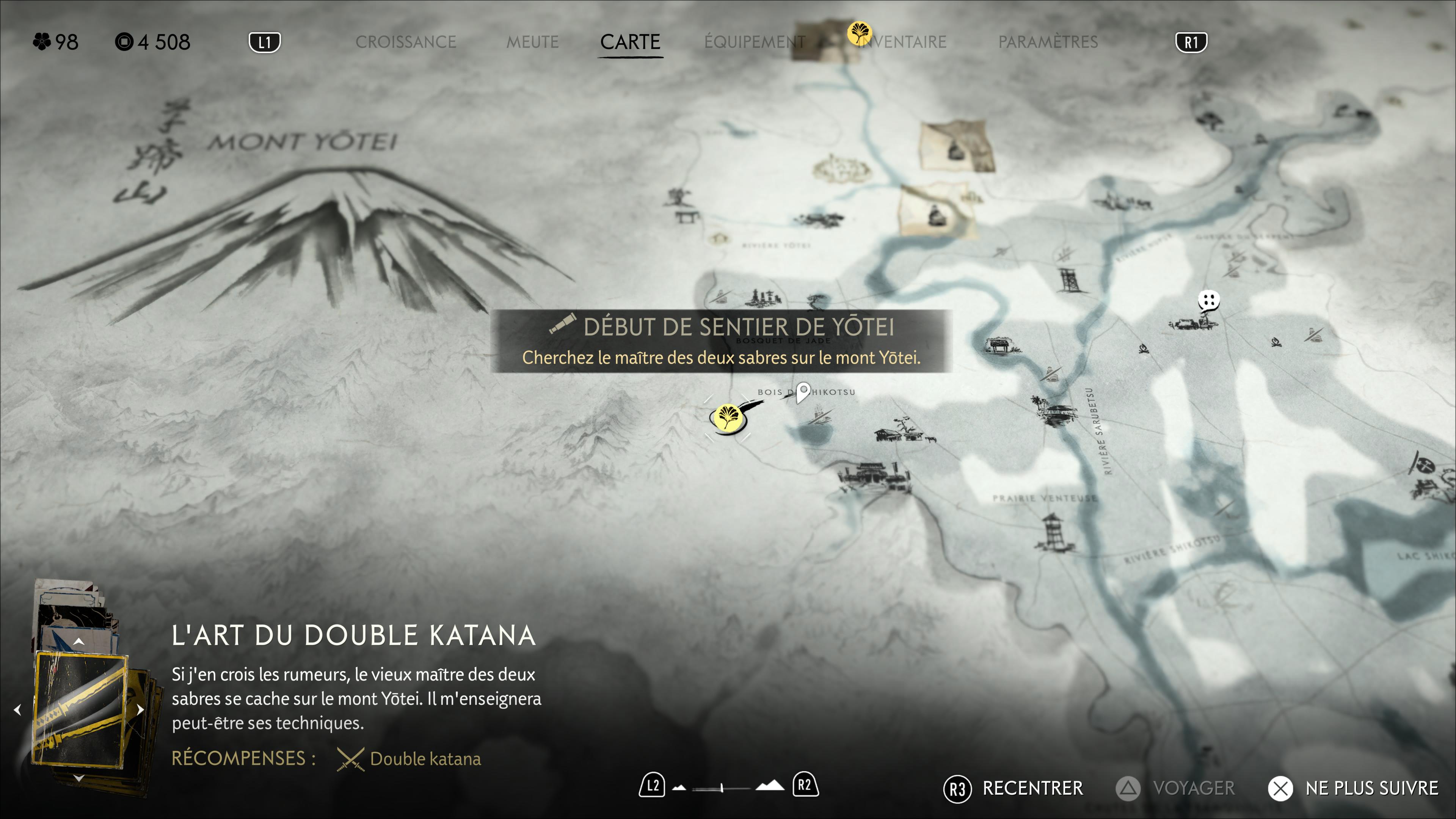1456x819 pixels.
Task: Cycle quest cards with the left arrow
Action: 17,709
